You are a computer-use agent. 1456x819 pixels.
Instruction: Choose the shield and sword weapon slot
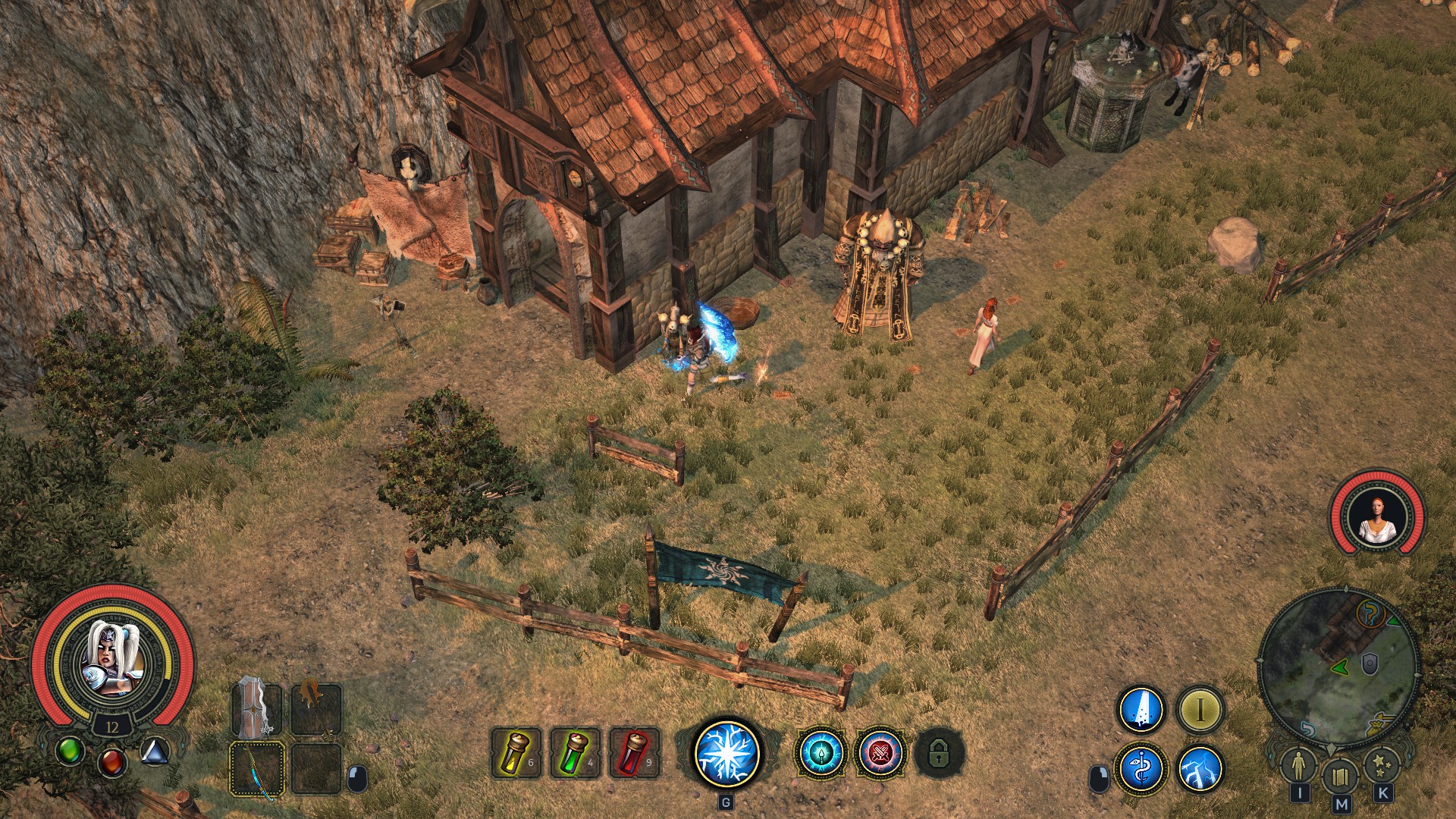[x=256, y=709]
